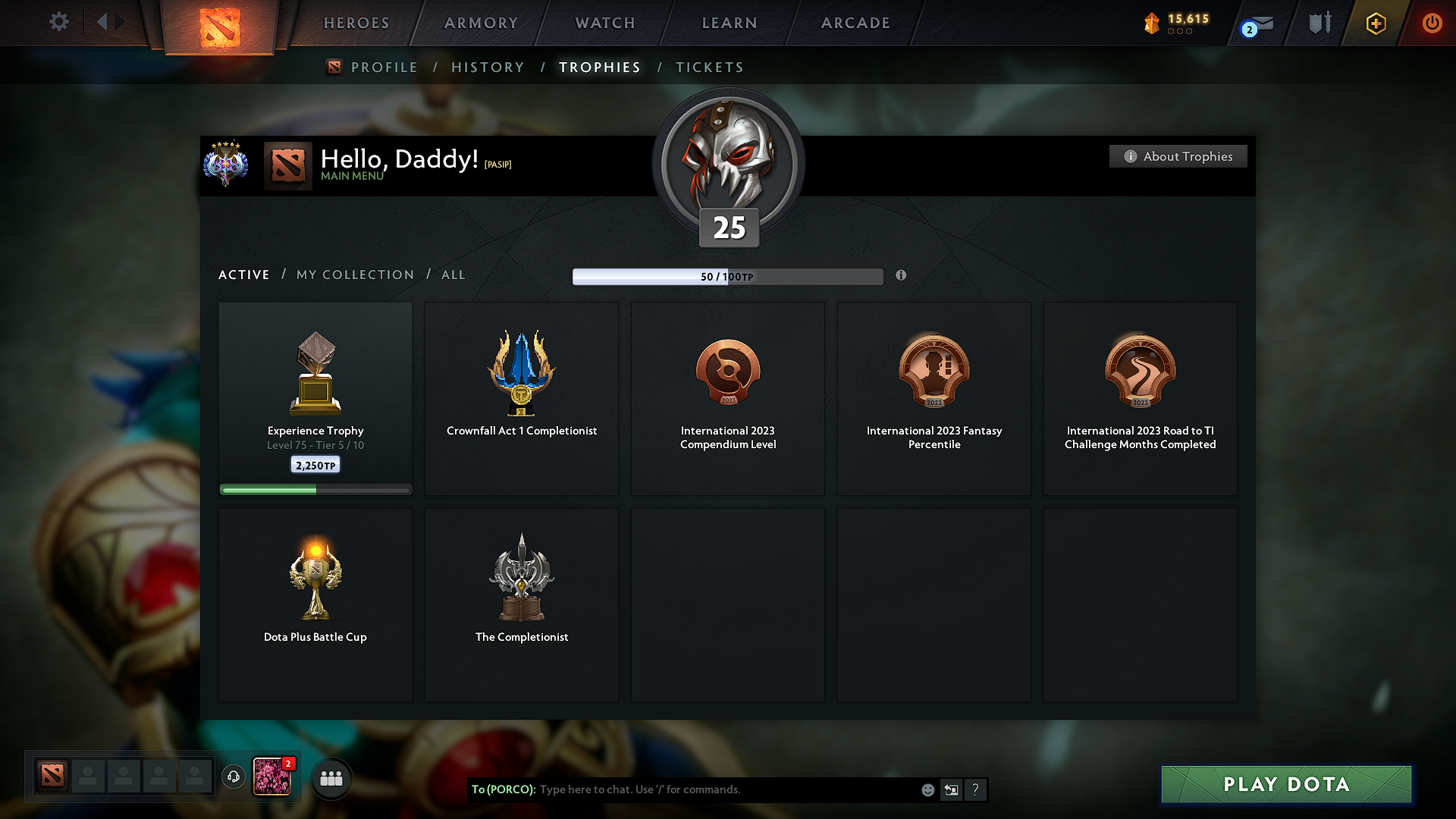This screenshot has height=819, width=1456.
Task: Open the voice chat headset icon
Action: click(x=233, y=777)
